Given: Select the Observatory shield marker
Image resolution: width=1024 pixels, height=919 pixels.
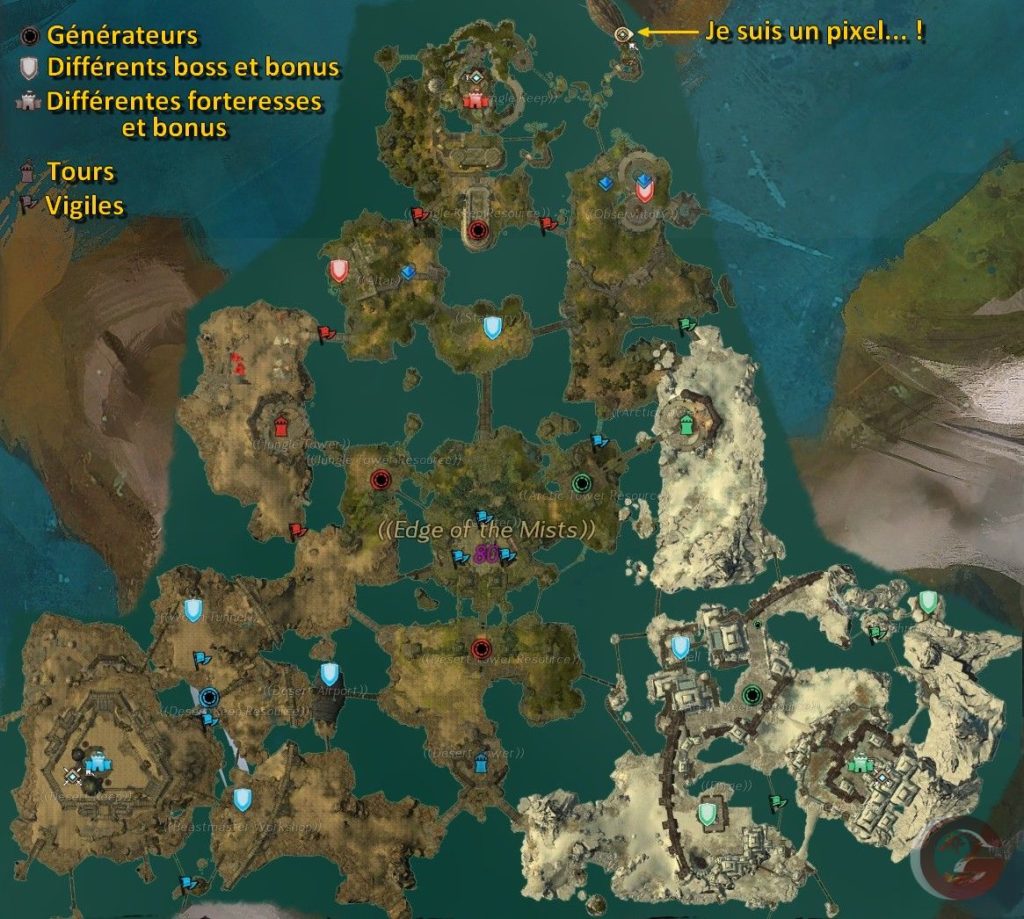Looking at the screenshot, I should [644, 186].
